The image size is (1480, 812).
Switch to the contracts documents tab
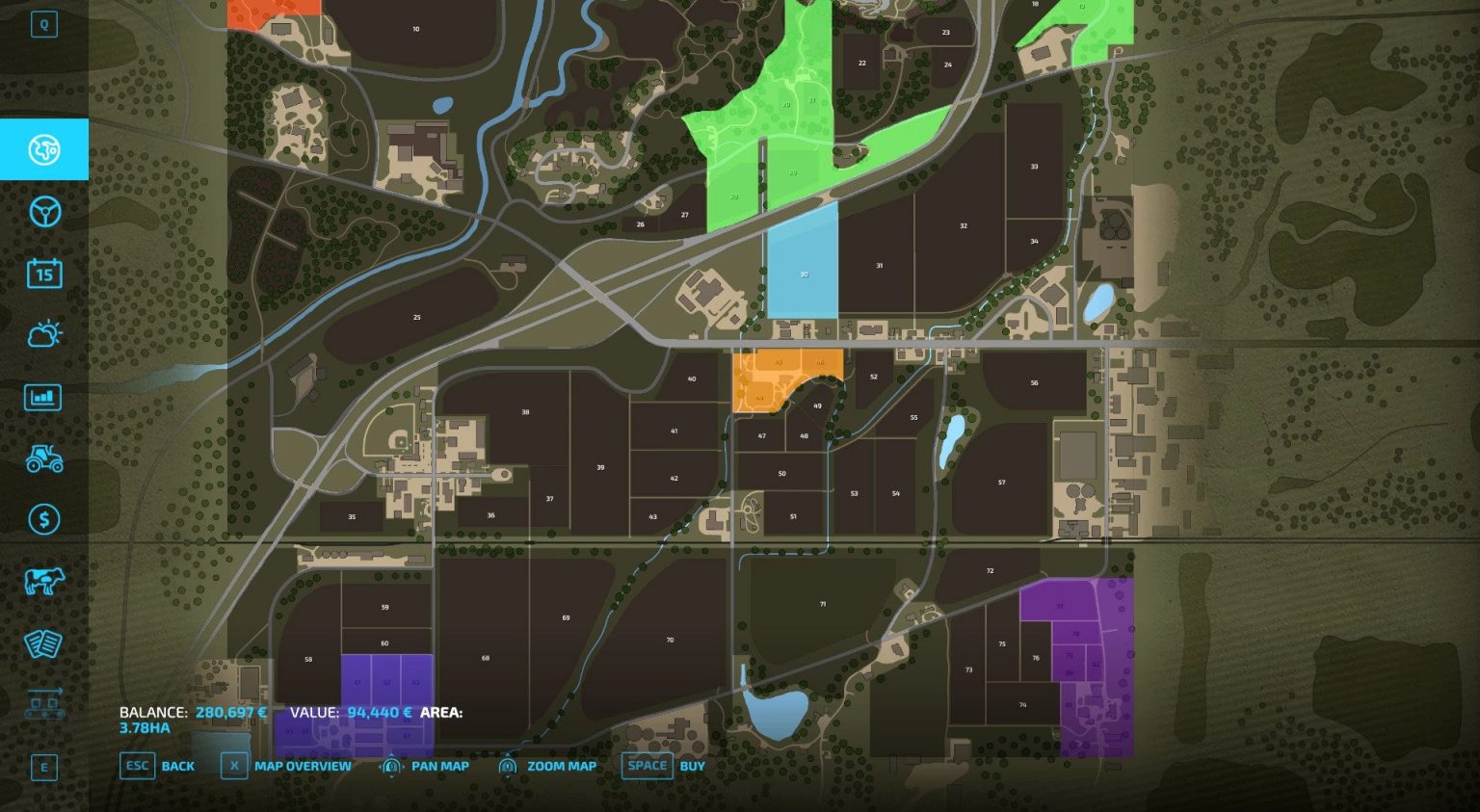coord(43,642)
